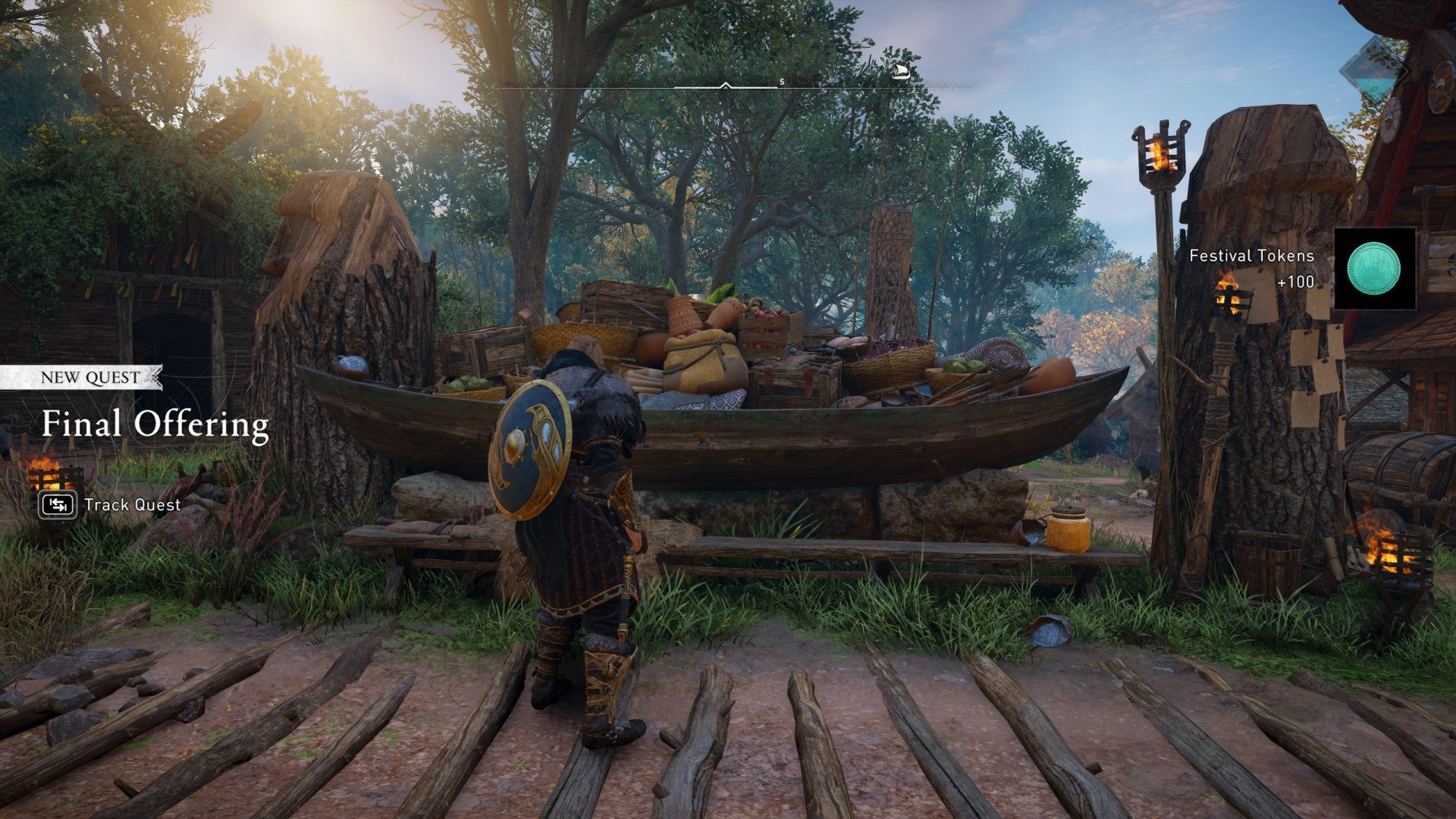The height and width of the screenshot is (819, 1456).
Task: Select the longship marker on the compass
Action: pyautogui.click(x=900, y=72)
